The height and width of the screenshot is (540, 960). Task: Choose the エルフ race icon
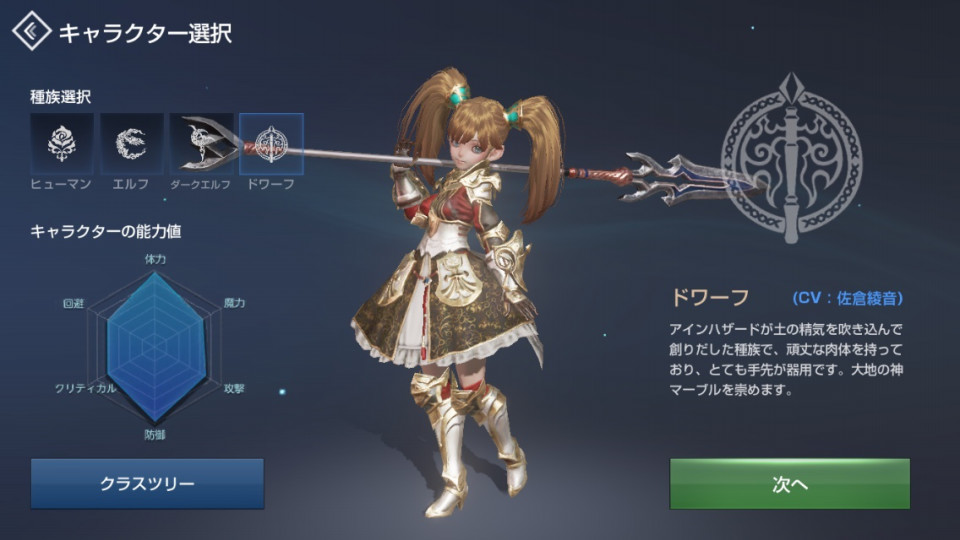point(131,145)
